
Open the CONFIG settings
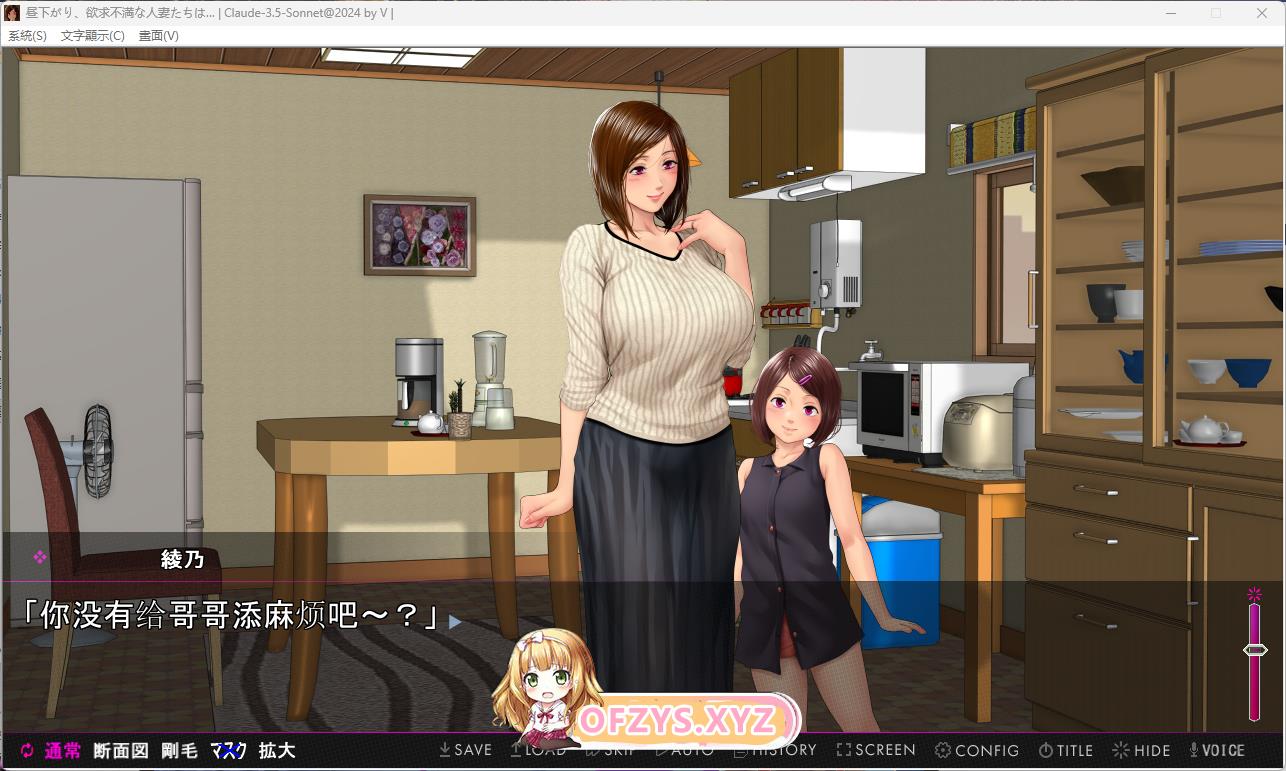pos(977,750)
